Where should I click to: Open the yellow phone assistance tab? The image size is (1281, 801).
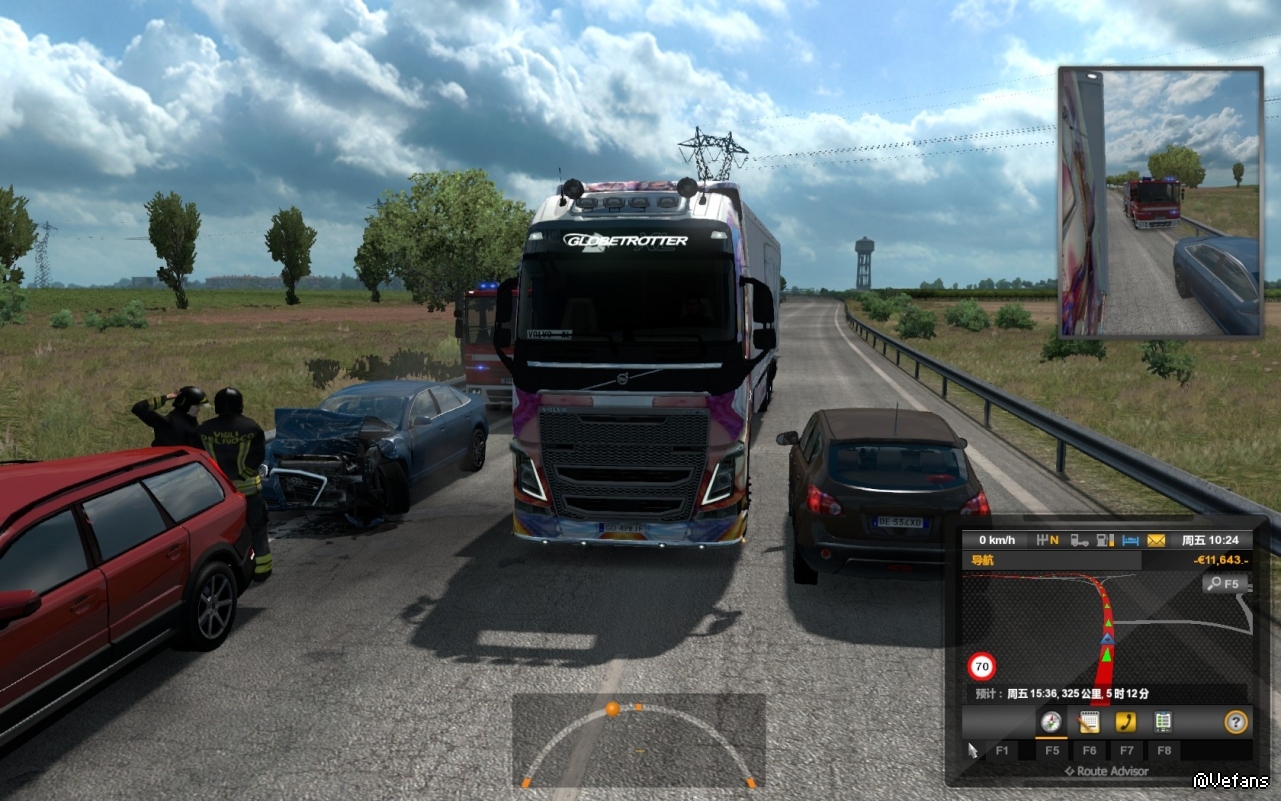[1126, 722]
